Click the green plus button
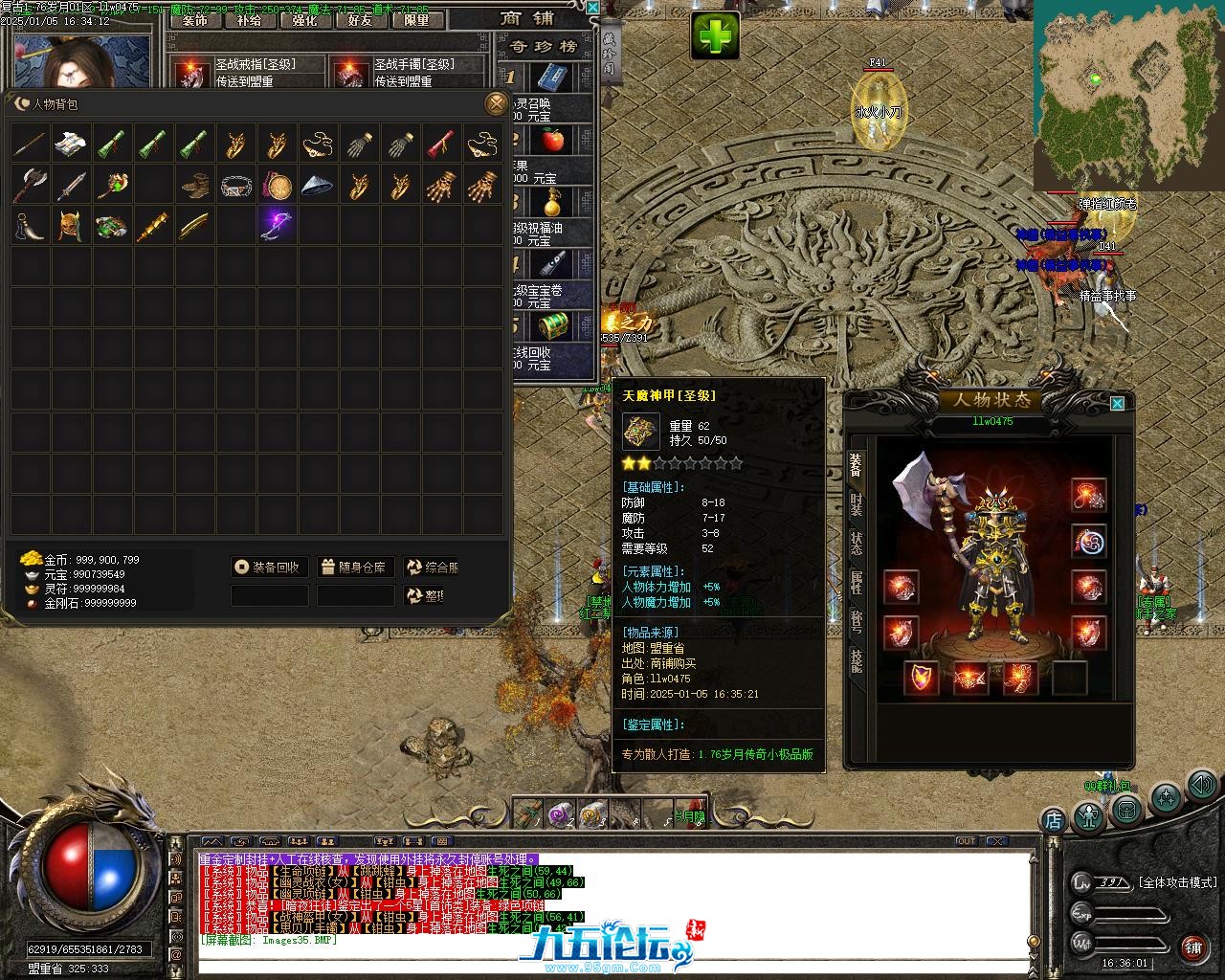The width and height of the screenshot is (1225, 980). 716,37
